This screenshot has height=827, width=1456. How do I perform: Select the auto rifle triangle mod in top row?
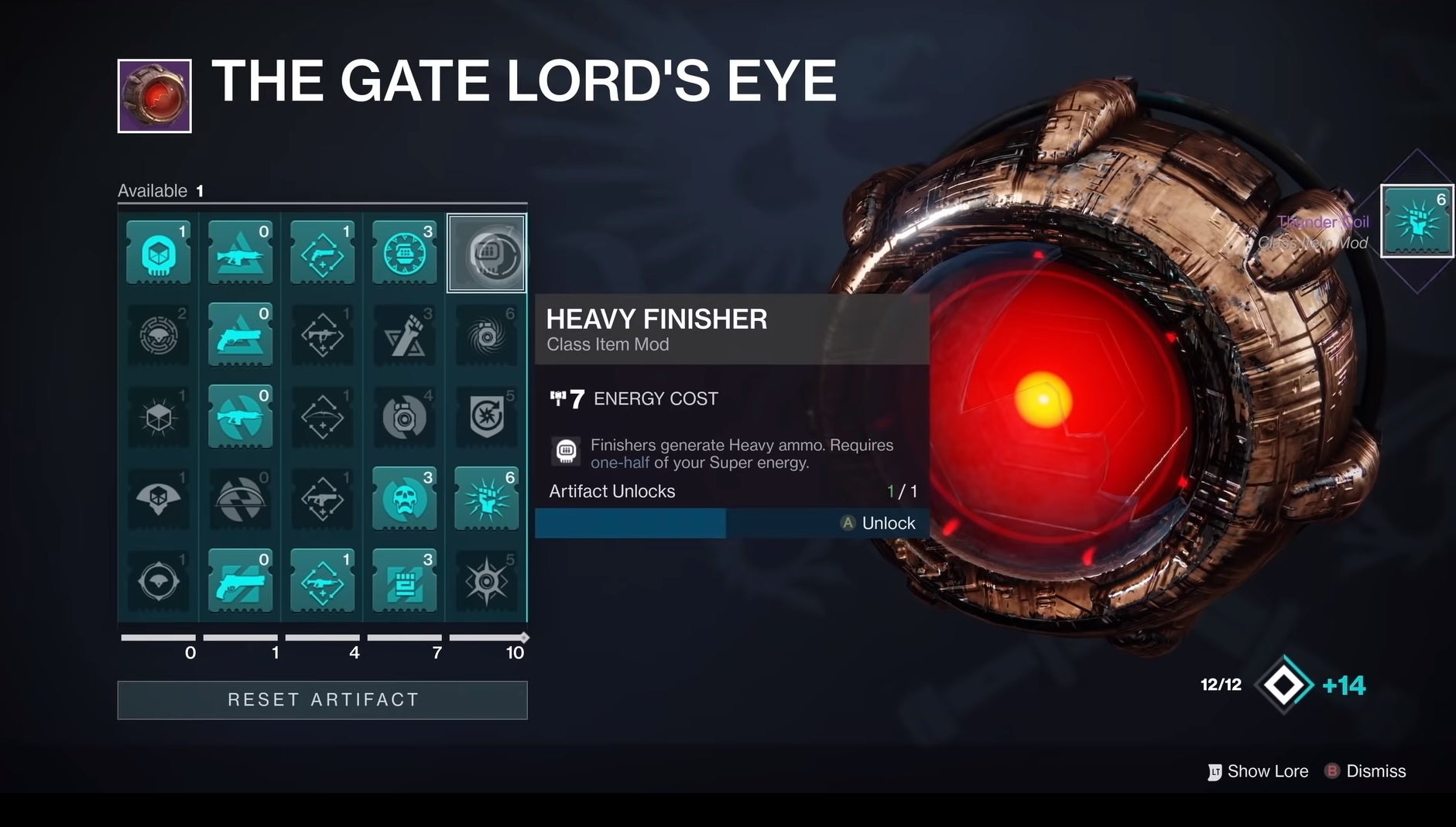tap(240, 253)
